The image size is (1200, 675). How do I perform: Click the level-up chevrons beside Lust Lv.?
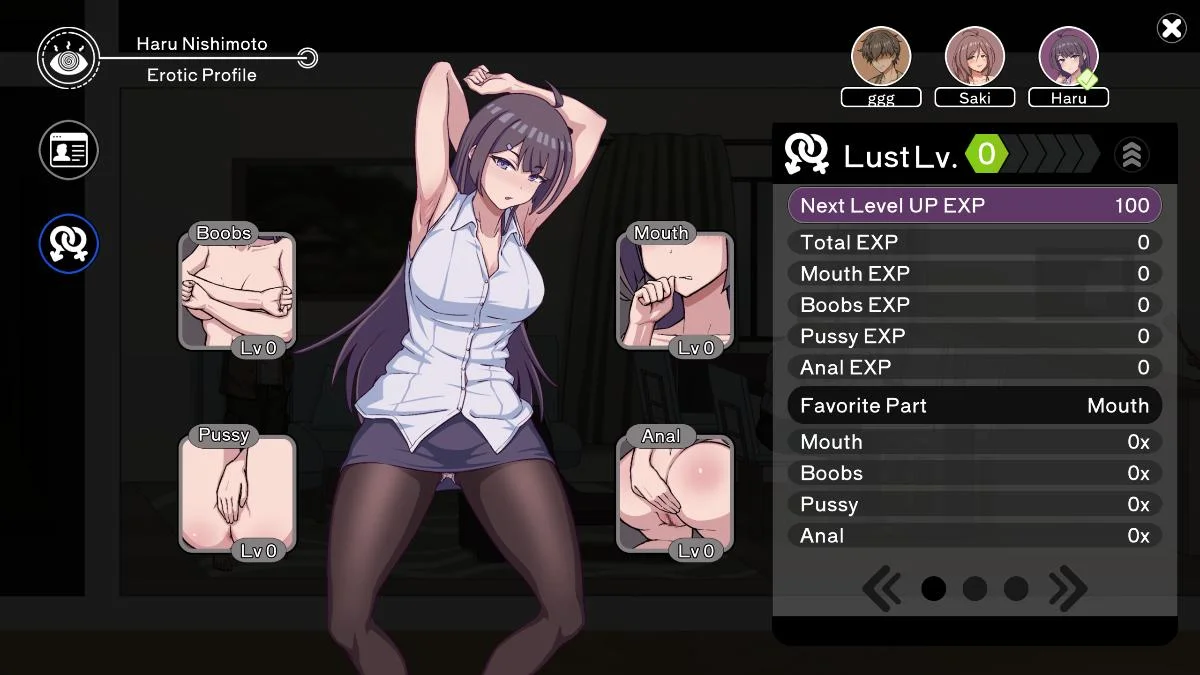[x=1131, y=155]
